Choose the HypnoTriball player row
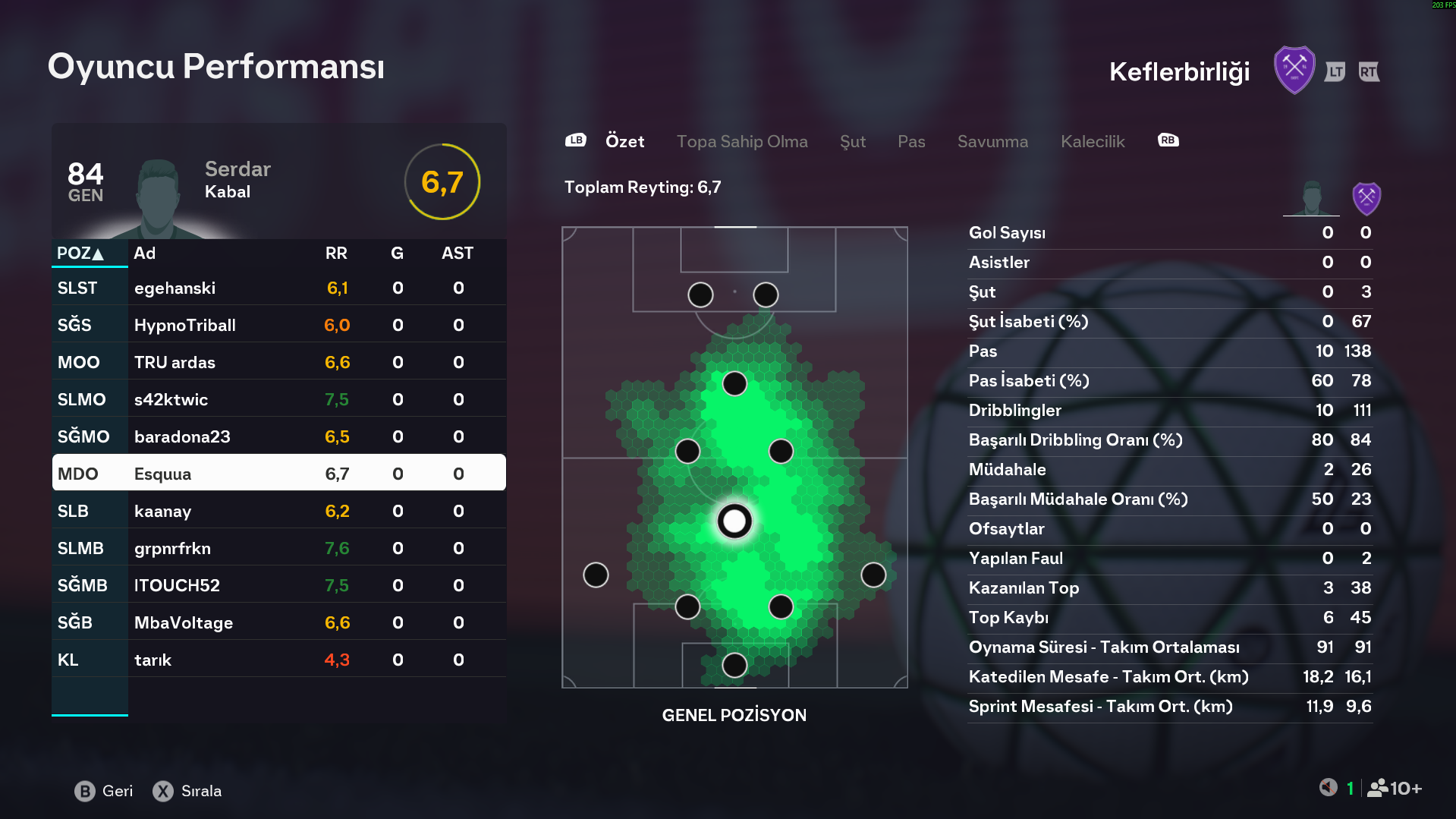 coord(278,326)
